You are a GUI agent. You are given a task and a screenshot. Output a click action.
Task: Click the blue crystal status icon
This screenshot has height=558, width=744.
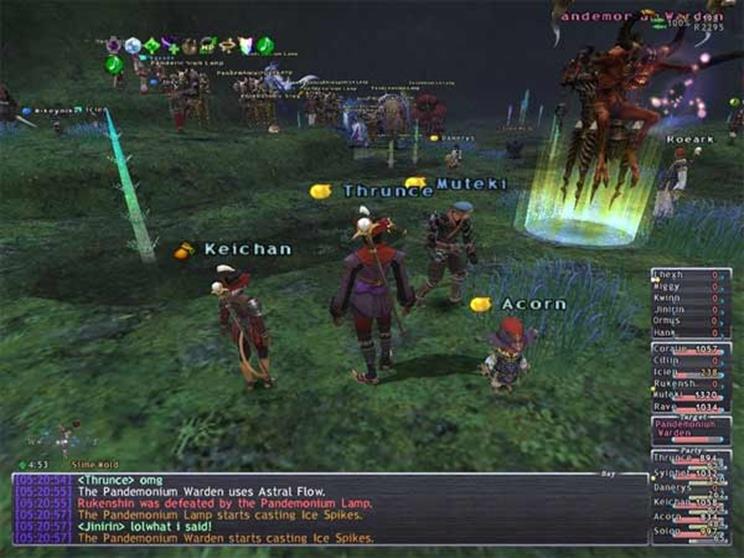click(133, 45)
